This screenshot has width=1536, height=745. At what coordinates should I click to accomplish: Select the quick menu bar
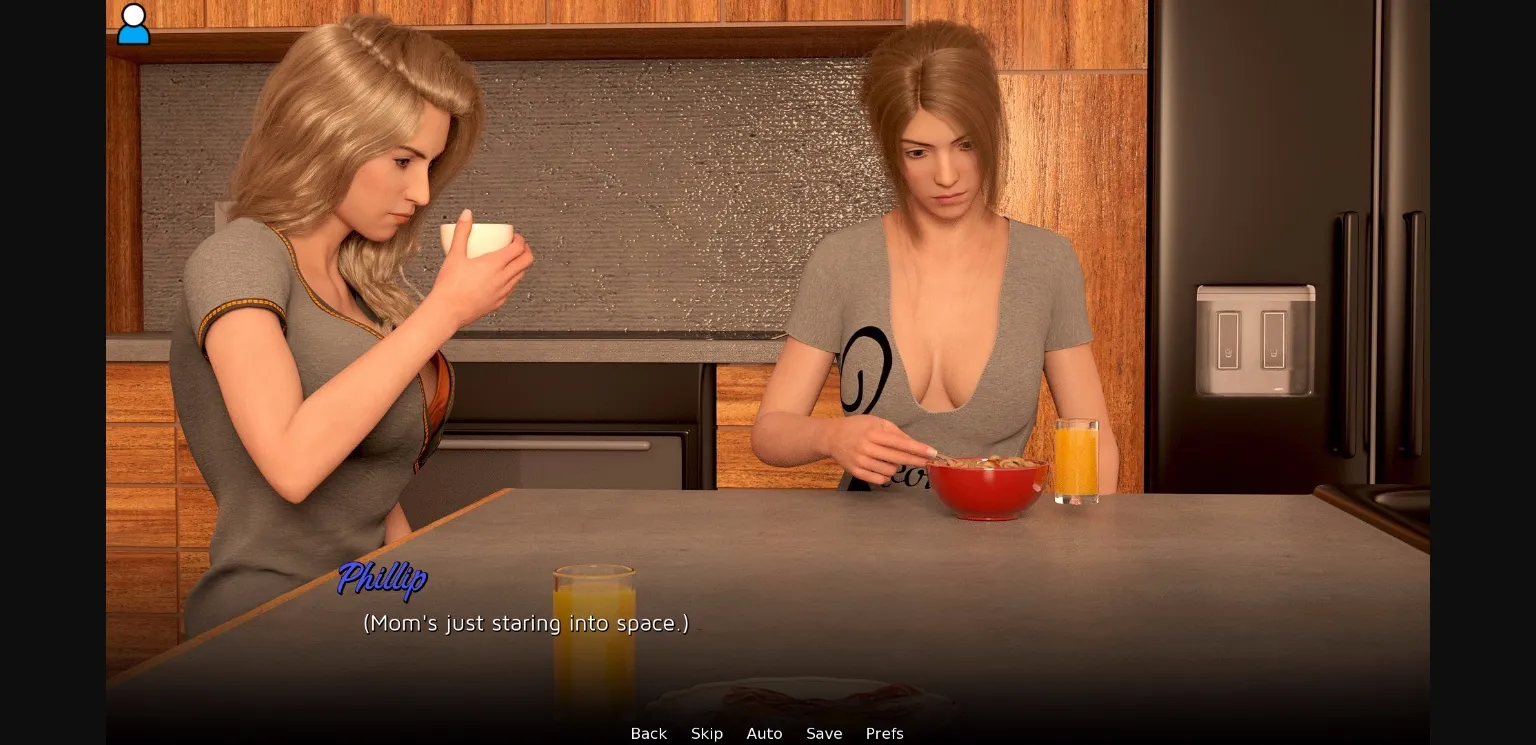point(765,733)
